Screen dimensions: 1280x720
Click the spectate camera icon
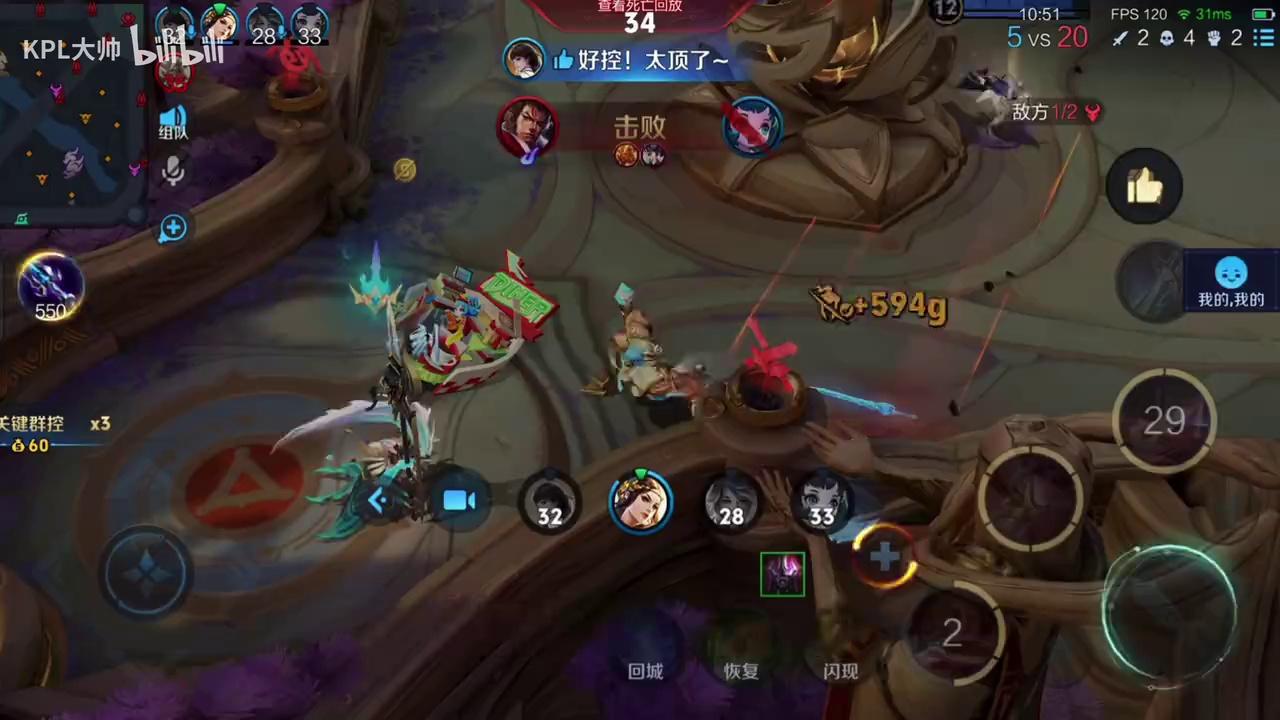(x=459, y=500)
